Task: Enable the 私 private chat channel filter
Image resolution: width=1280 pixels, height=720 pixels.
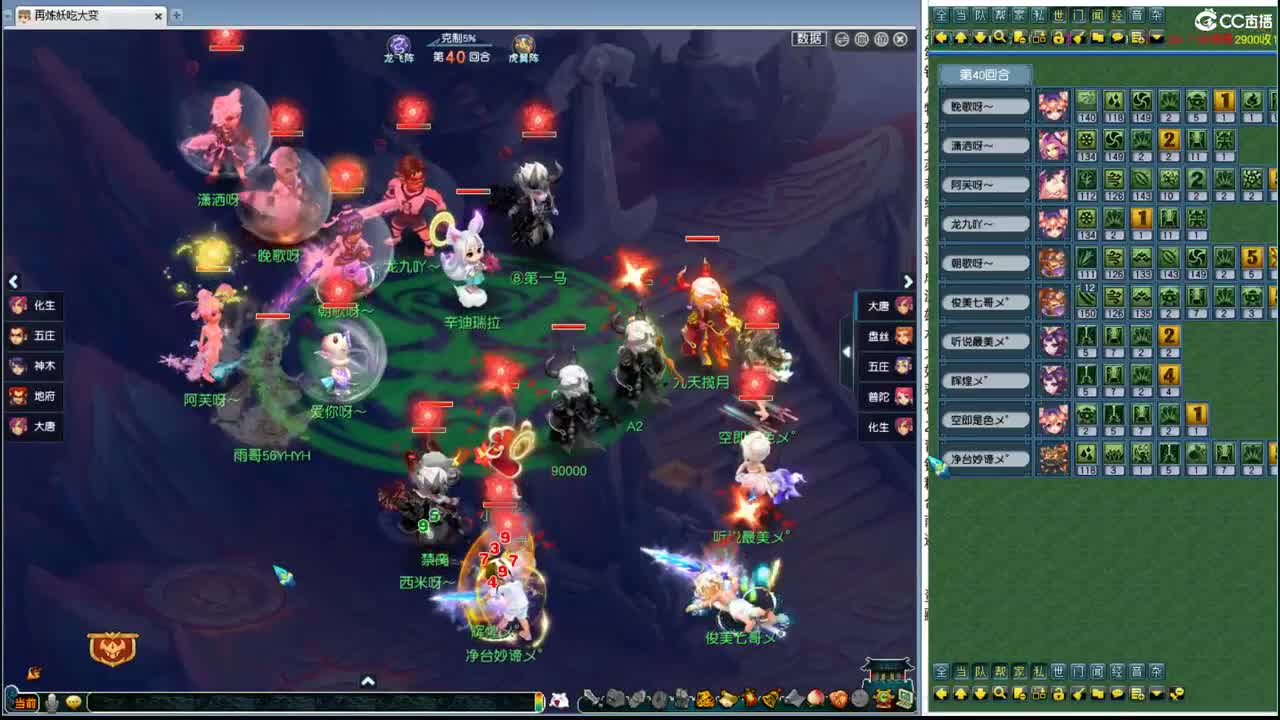Action: coord(1040,15)
